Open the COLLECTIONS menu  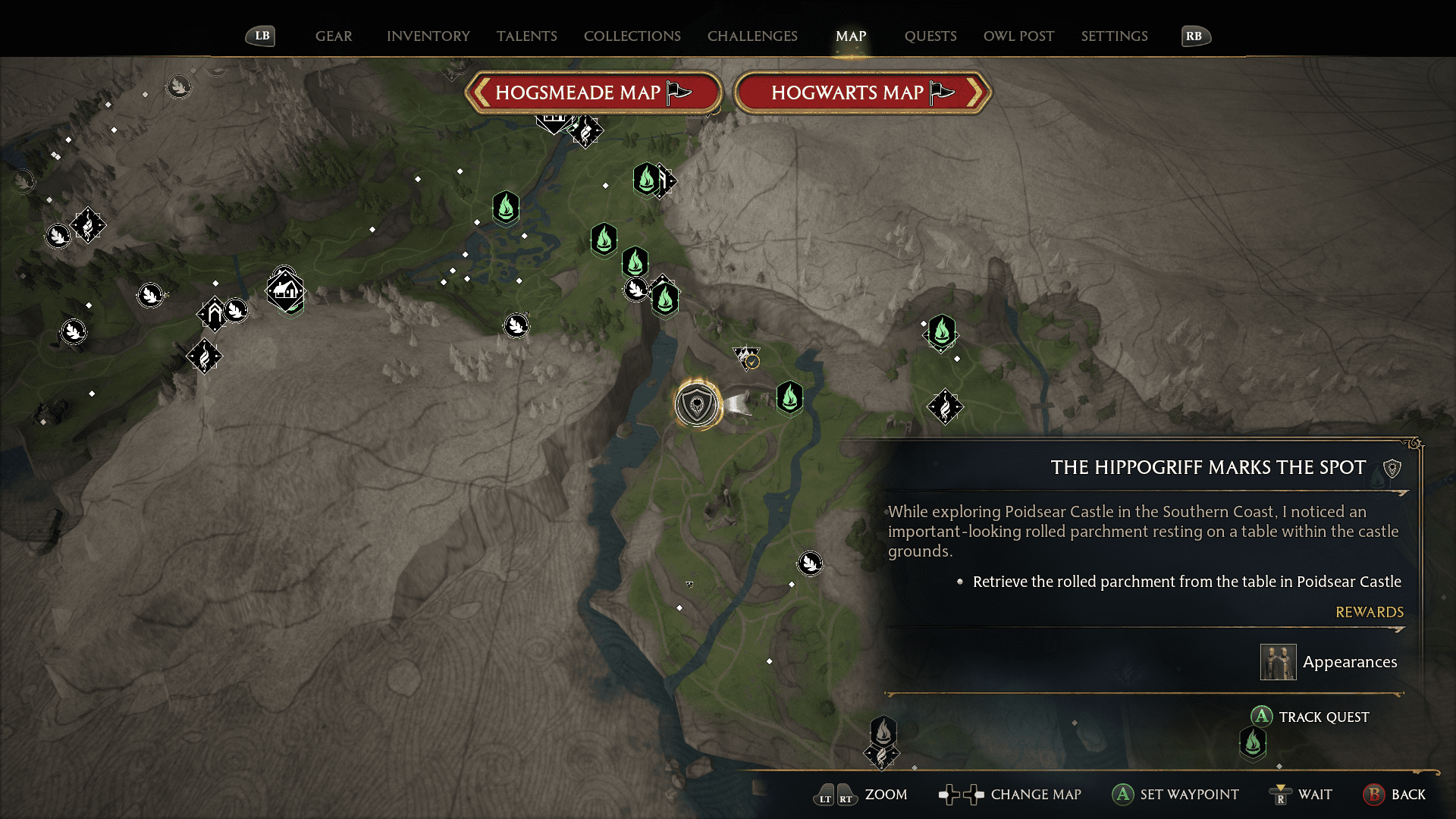coord(632,36)
